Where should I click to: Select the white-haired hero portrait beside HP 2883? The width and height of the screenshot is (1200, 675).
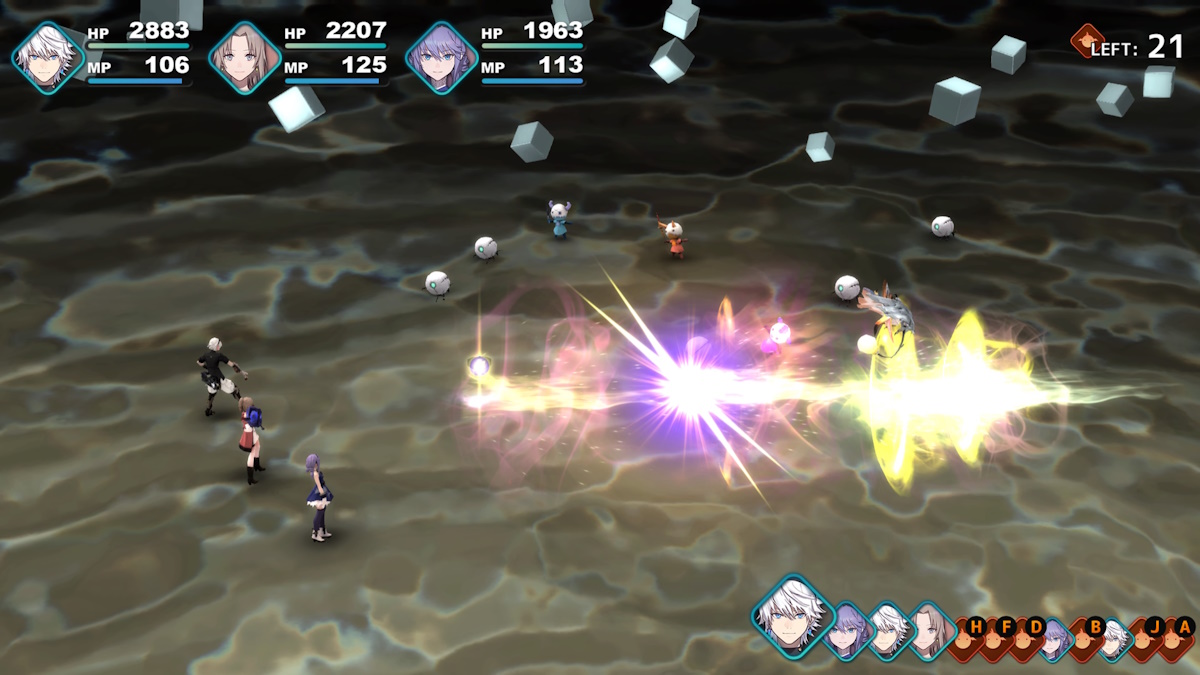tap(46, 57)
